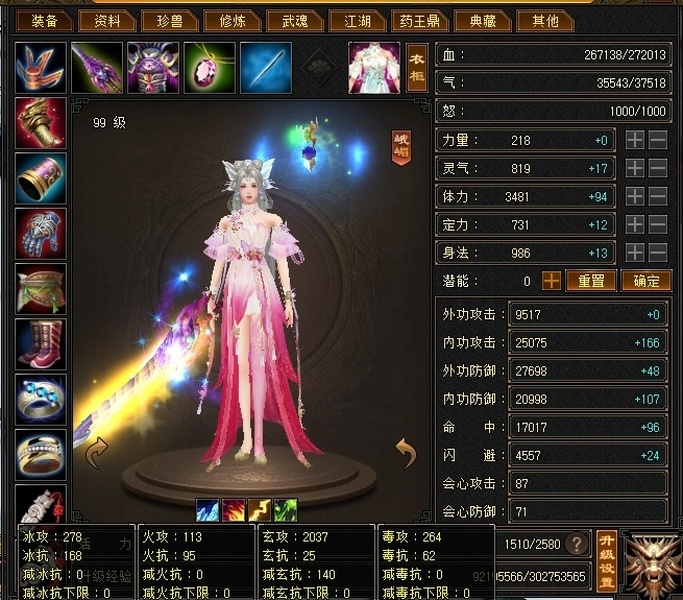This screenshot has height=600, width=683.
Task: Click the silver gauntlet gloves slot
Action: tap(41, 233)
